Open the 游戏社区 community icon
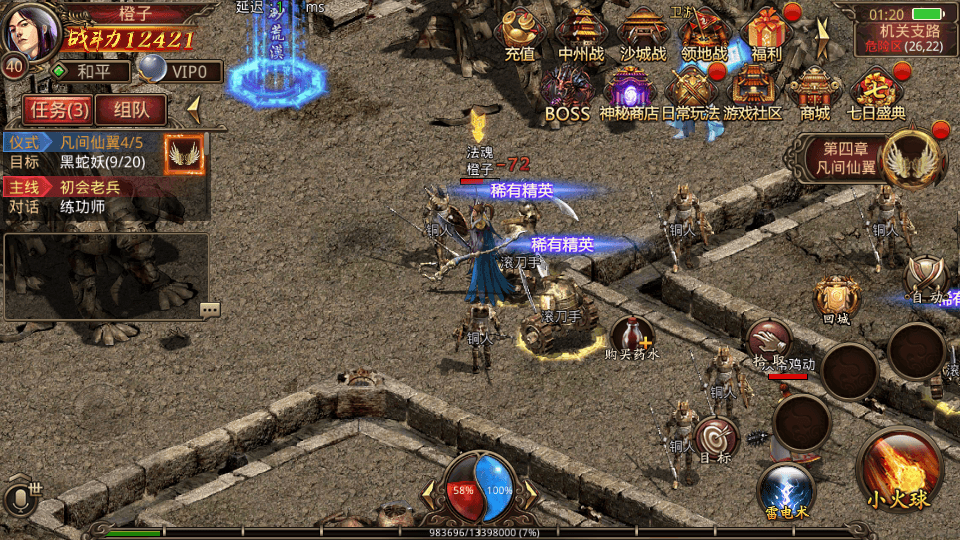Image resolution: width=960 pixels, height=540 pixels. pos(753,93)
